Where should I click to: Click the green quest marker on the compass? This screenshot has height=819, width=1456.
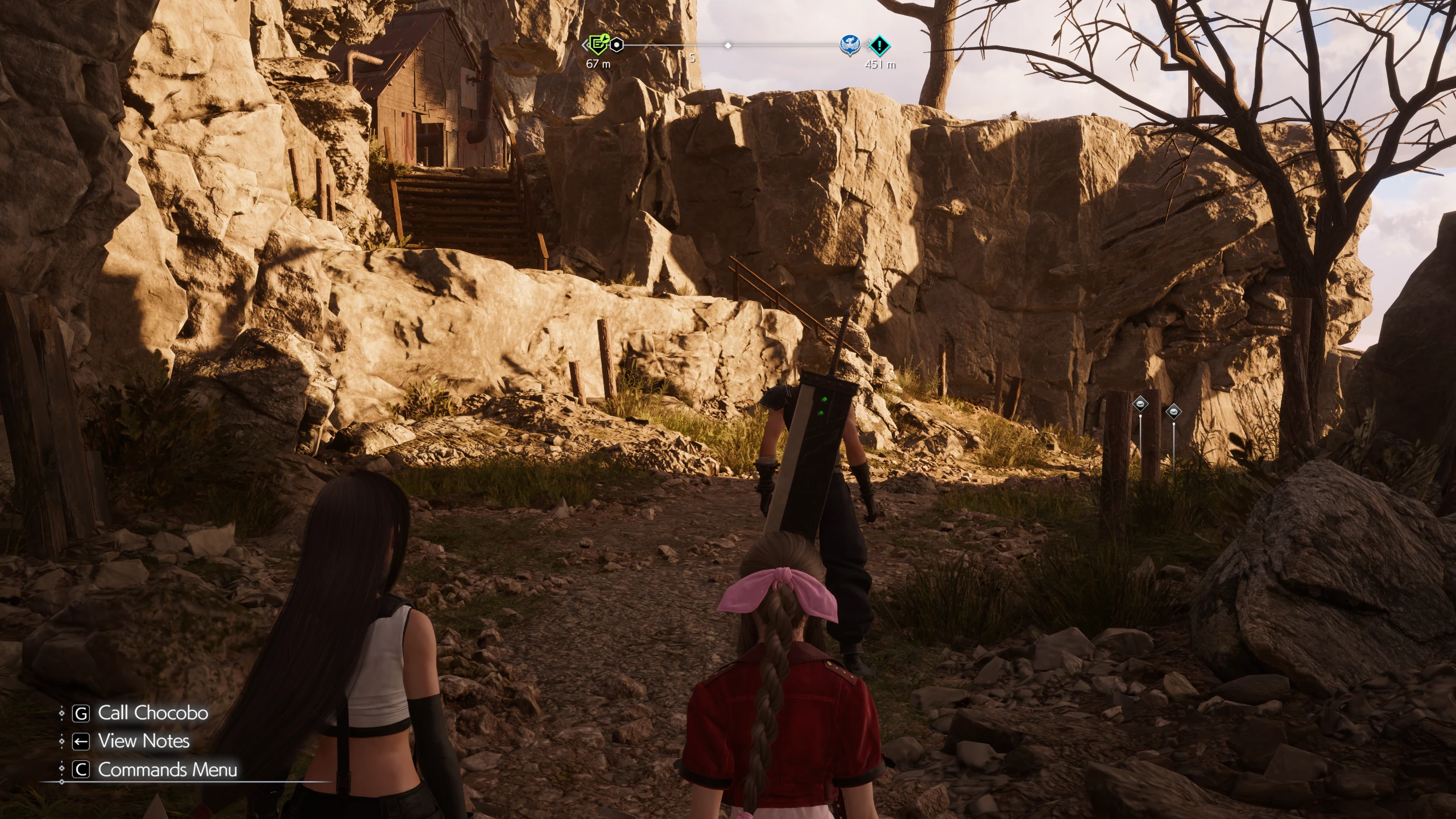point(597,44)
